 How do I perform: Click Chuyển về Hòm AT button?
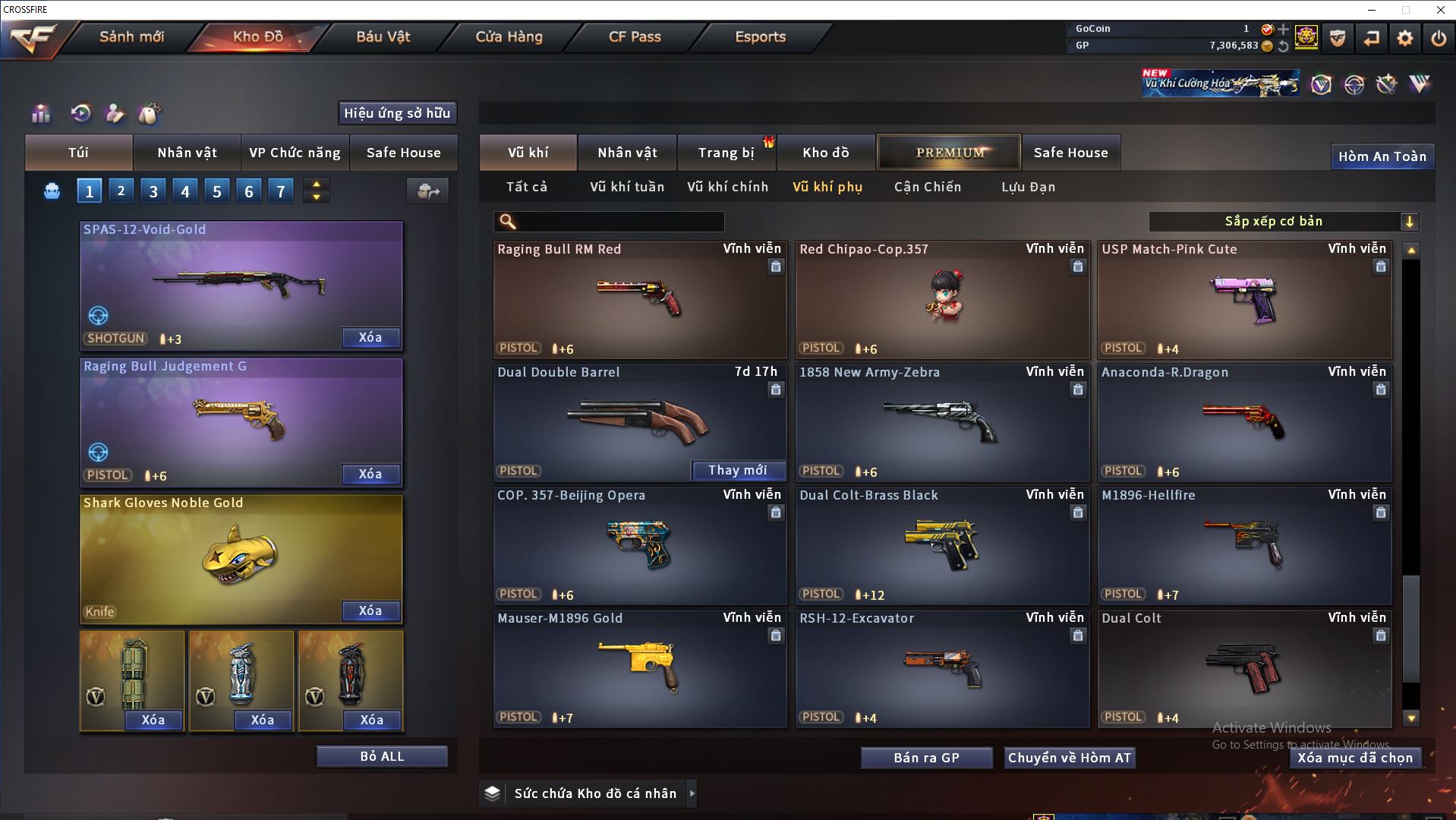(1069, 758)
